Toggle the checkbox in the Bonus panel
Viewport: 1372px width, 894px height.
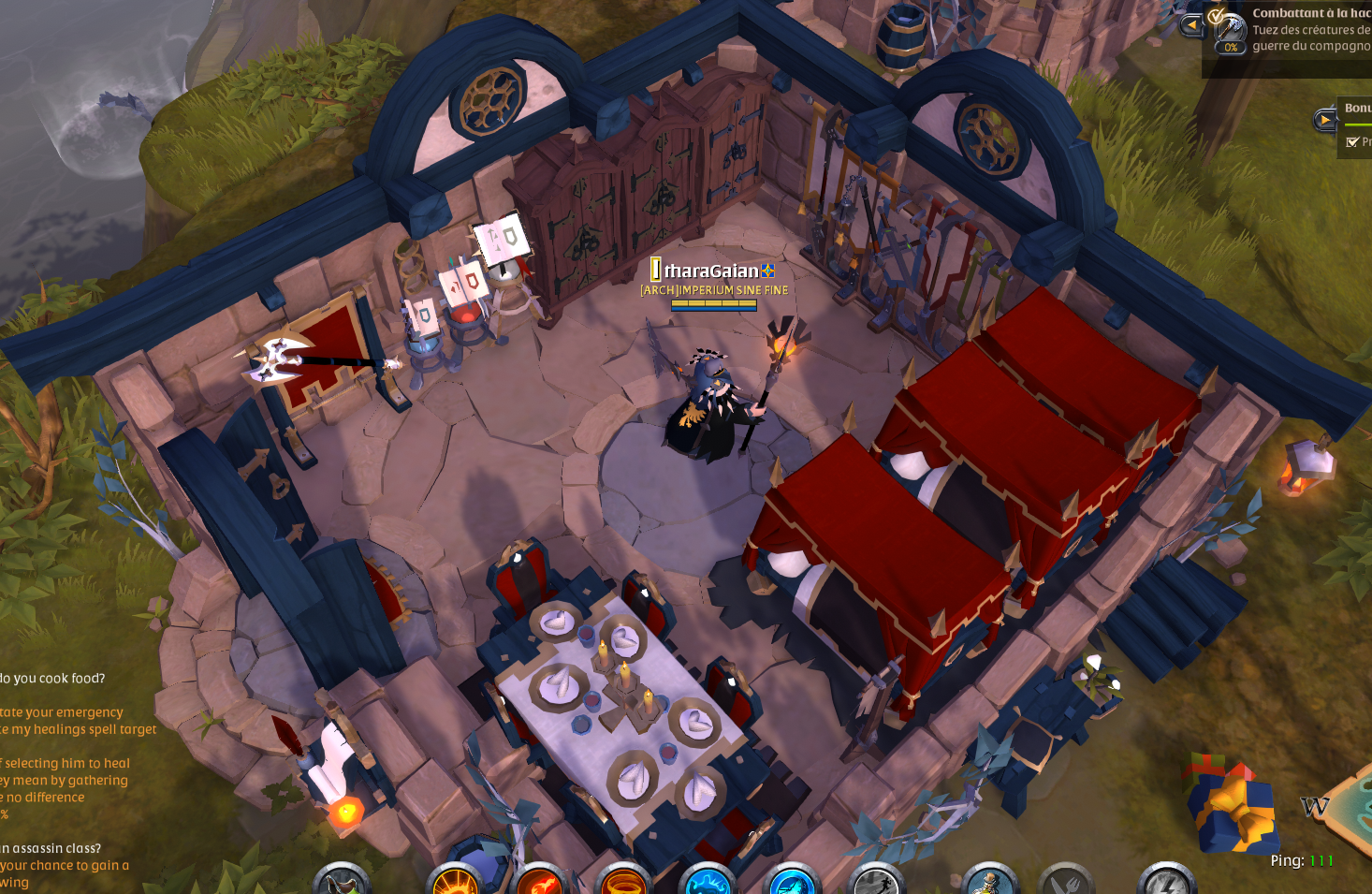pyautogui.click(x=1351, y=141)
